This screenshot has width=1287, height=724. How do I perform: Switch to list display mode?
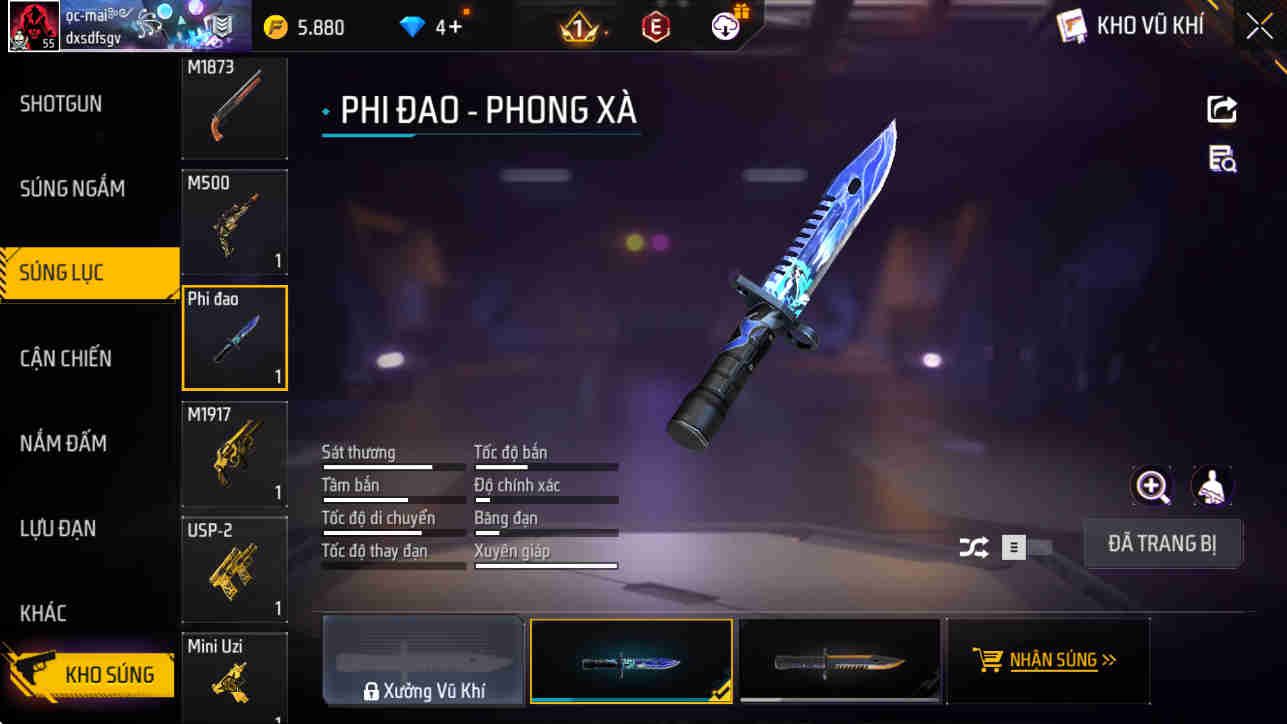coord(1011,547)
